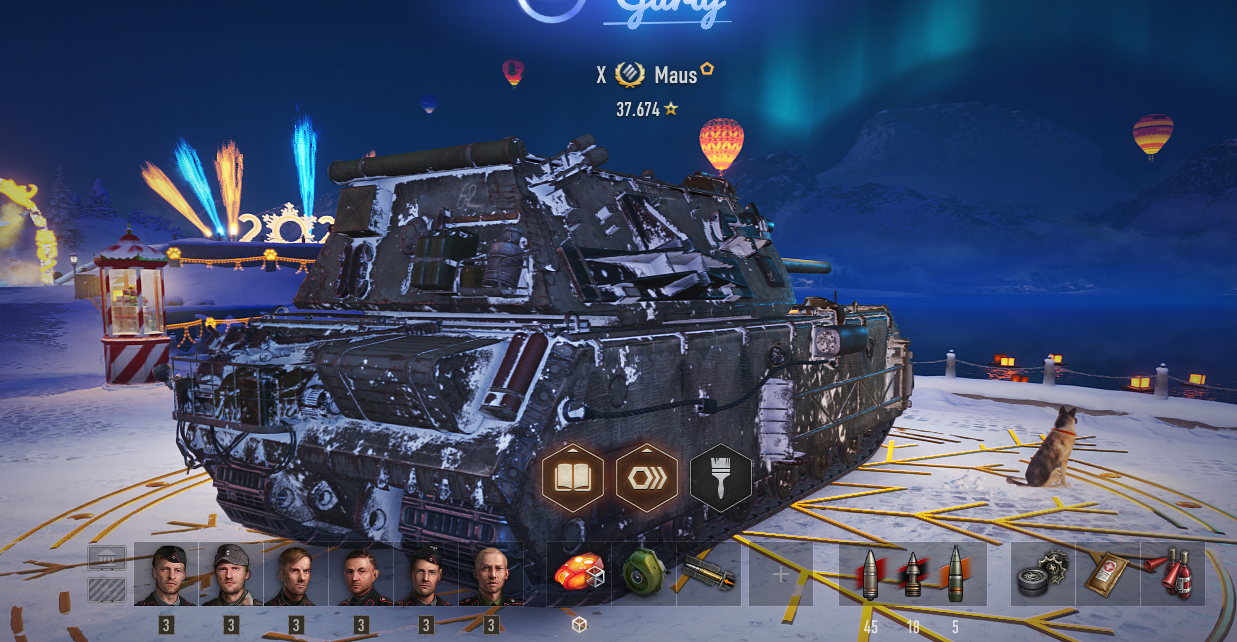
Task: Select the shell with 45 rounds
Action: pyautogui.click(x=870, y=575)
